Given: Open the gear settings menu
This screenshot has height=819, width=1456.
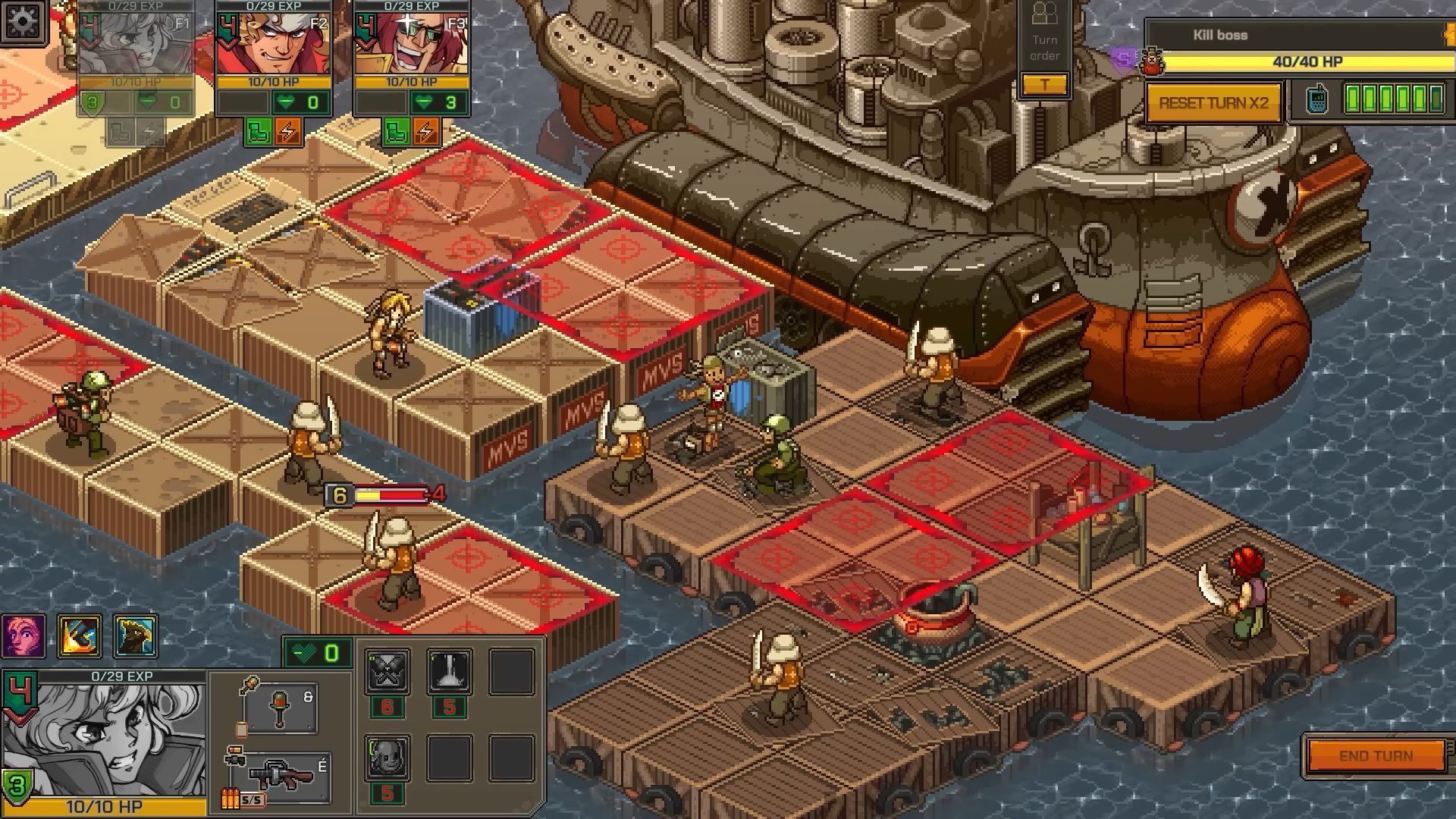Looking at the screenshot, I should pyautogui.click(x=23, y=23).
